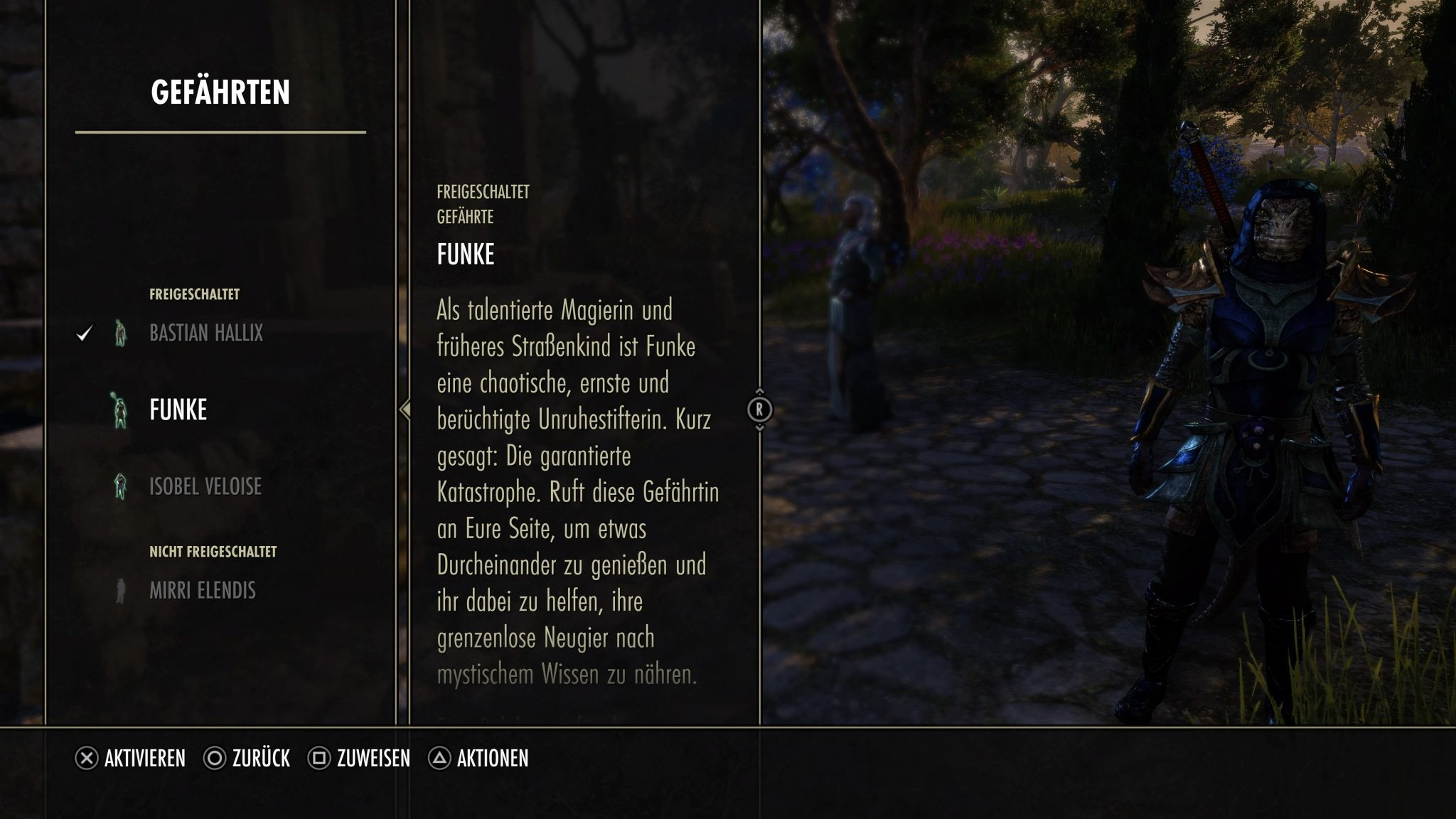Deactivate the currently summoned Bastian Hallix
The width and height of the screenshot is (1456, 819).
(x=206, y=334)
